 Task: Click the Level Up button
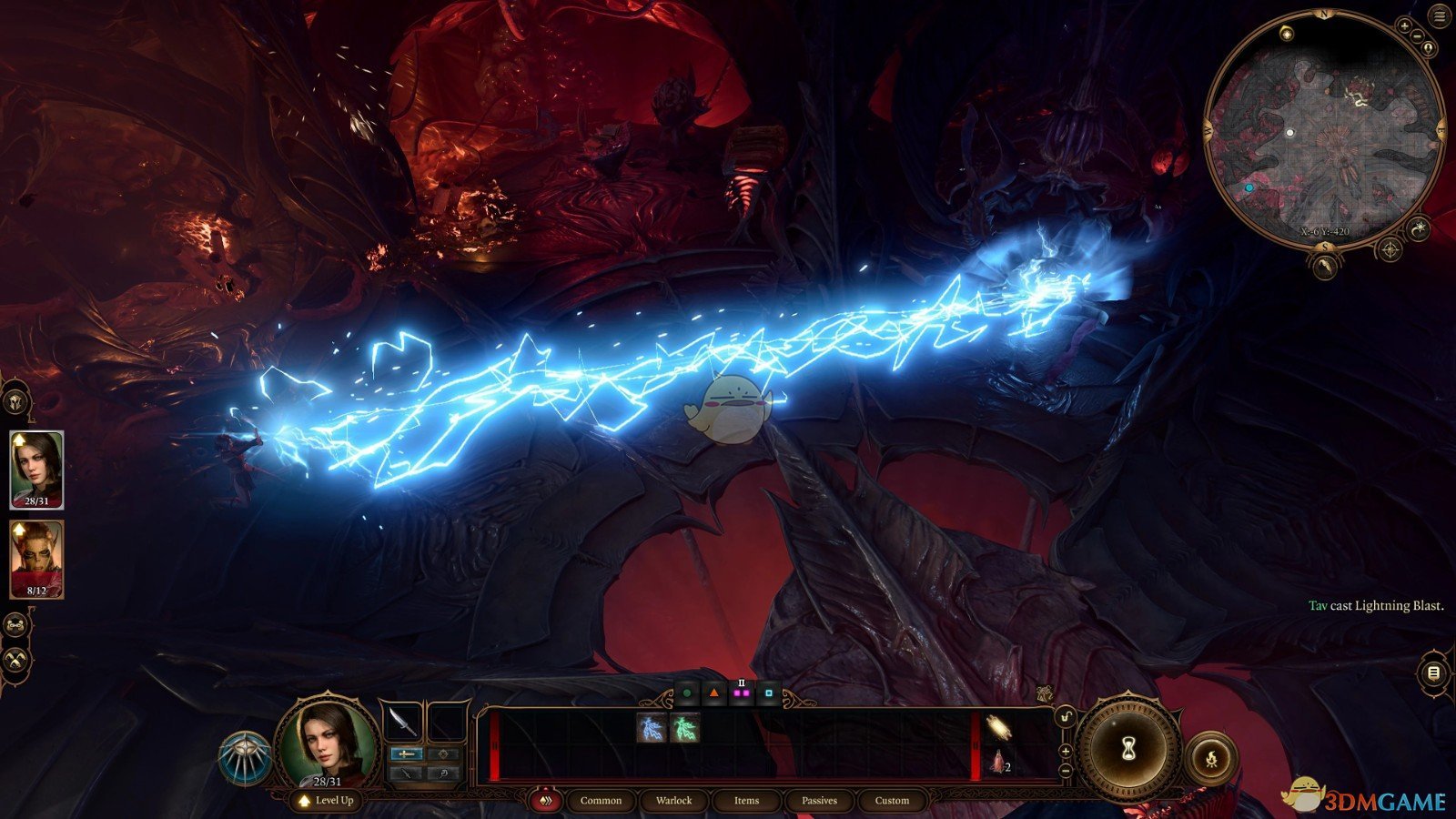(x=327, y=801)
